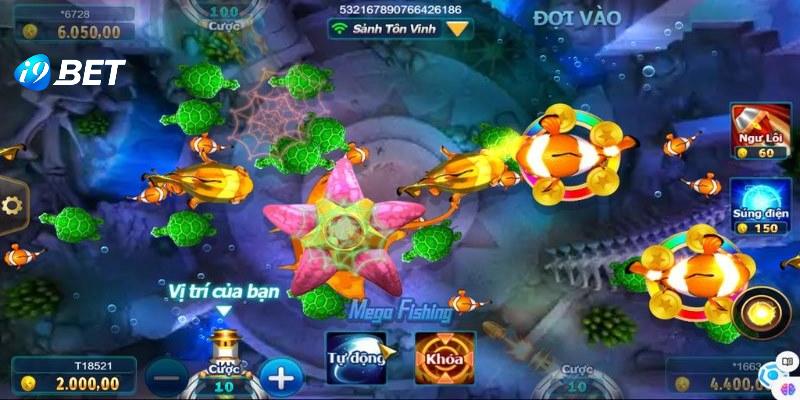Screen dimensions: 800x400
Task: Activate the Súng điện electric gun
Action: (x=755, y=207)
